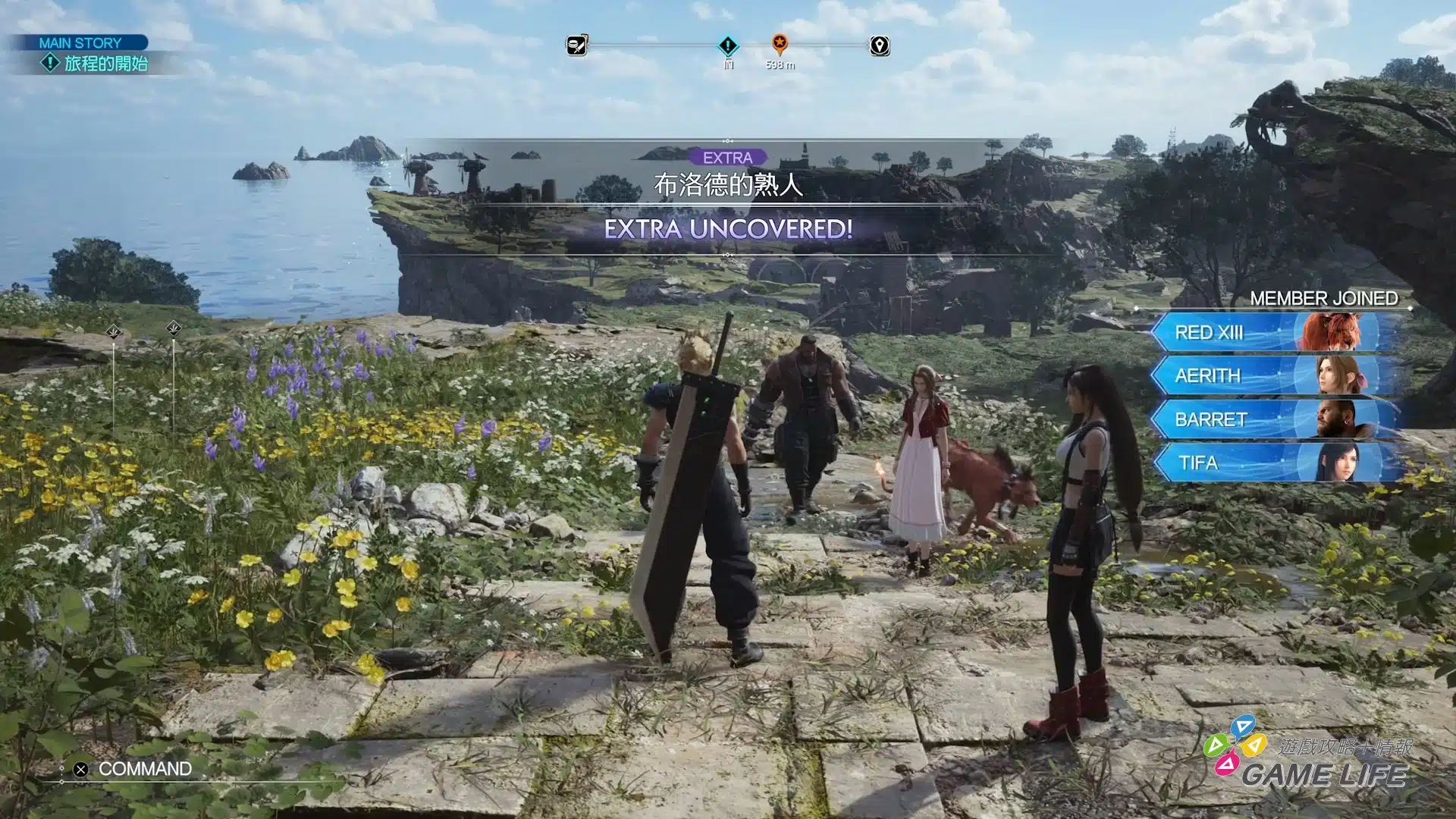Select the blue main quest compass marker
The width and height of the screenshot is (1456, 819).
pyautogui.click(x=728, y=46)
